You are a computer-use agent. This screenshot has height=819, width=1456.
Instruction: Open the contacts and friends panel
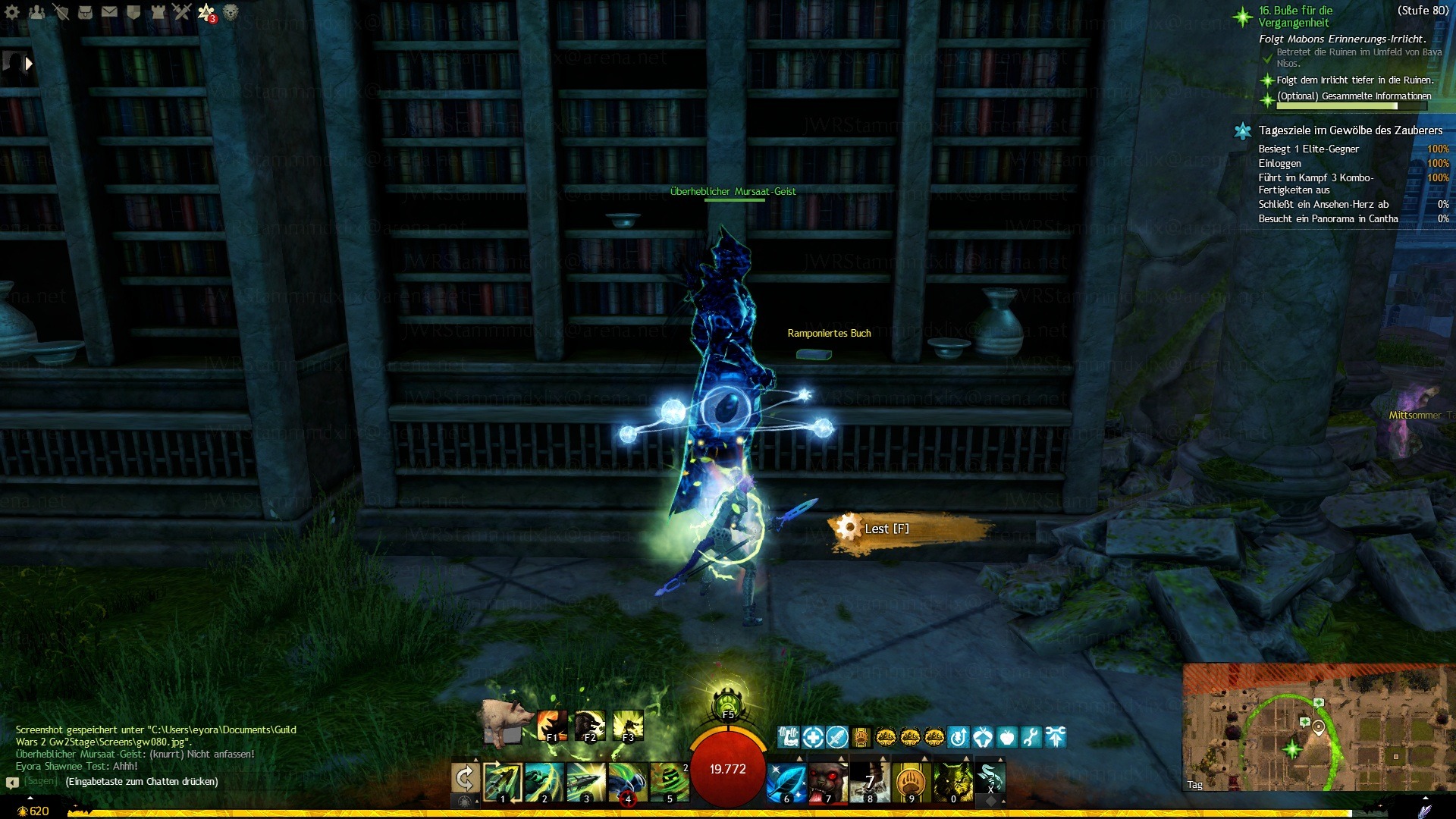(36, 11)
